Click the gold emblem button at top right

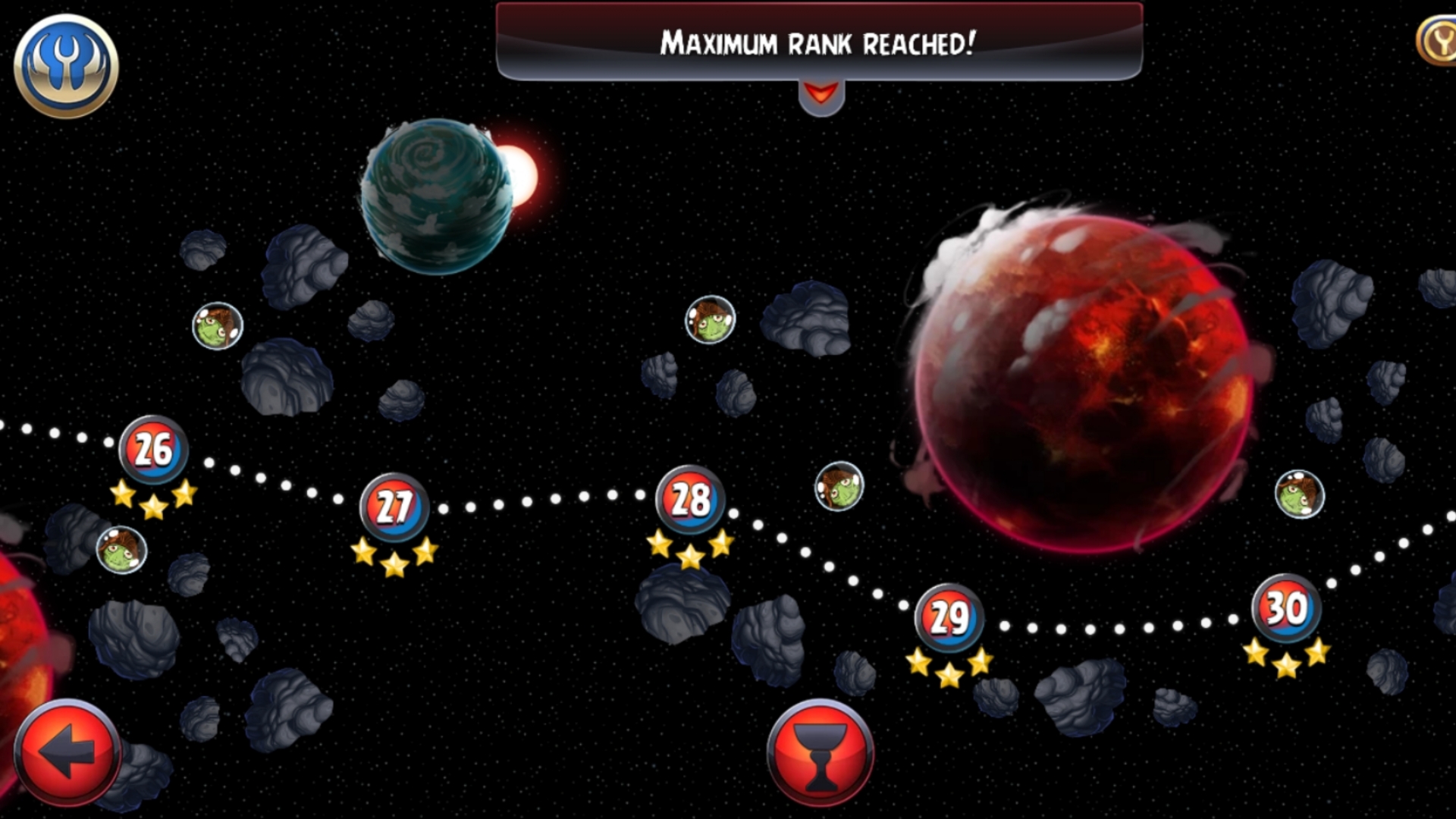coord(1438,42)
